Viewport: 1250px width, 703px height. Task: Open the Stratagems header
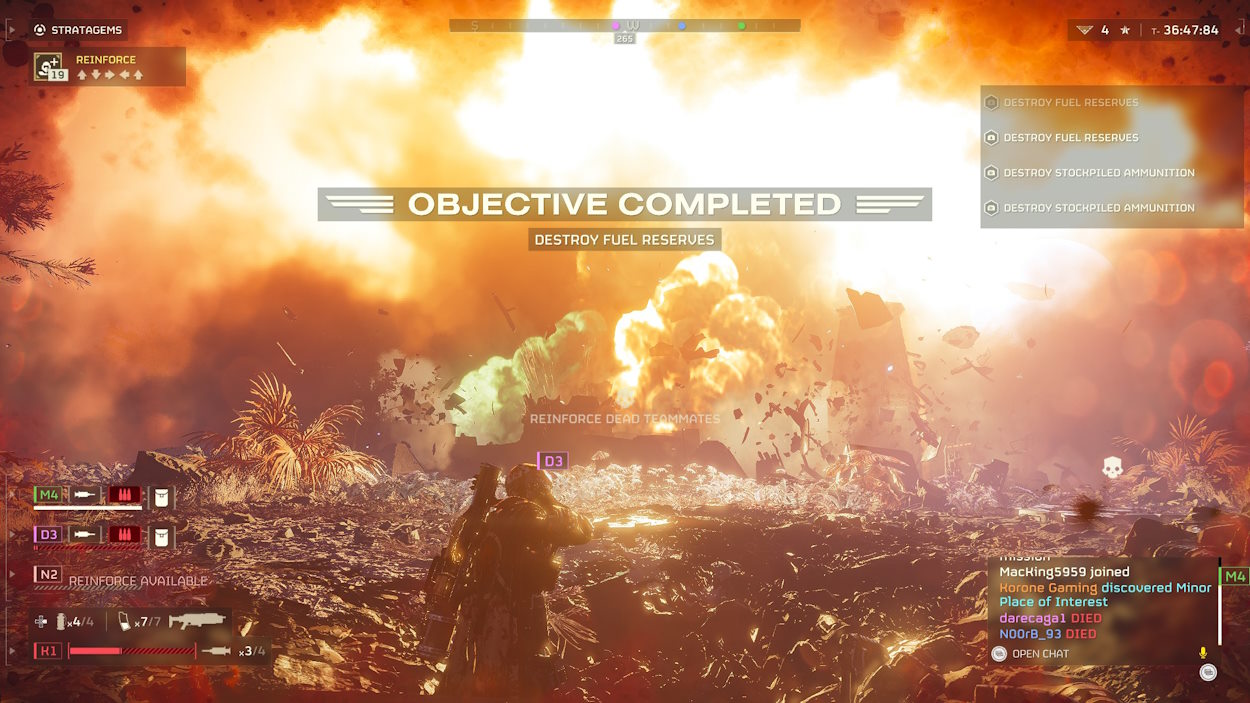tap(78, 30)
